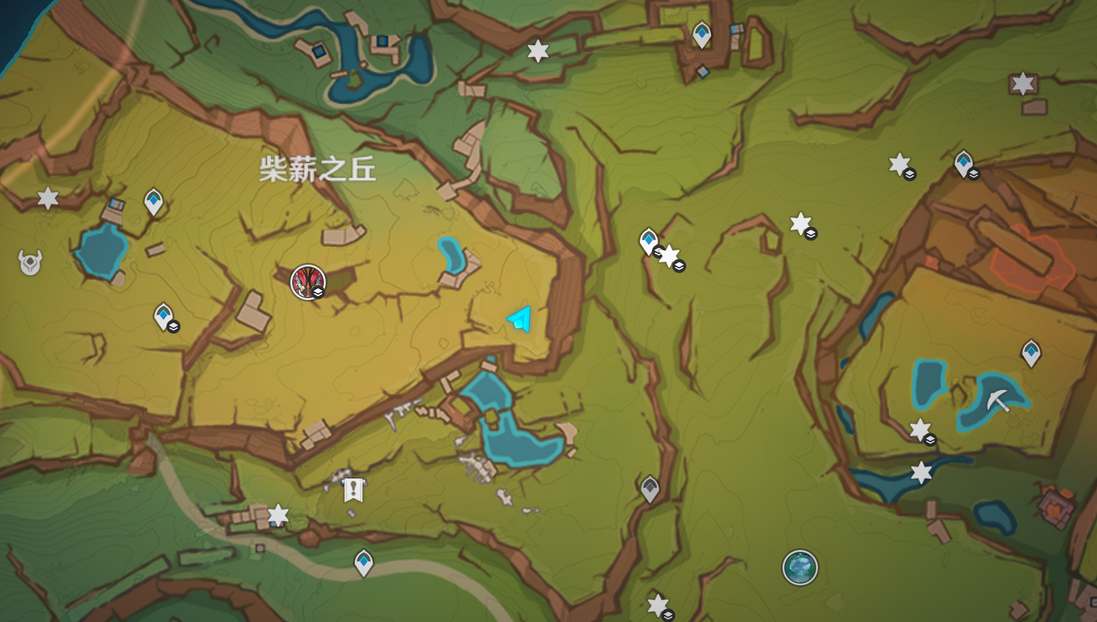
Task: Select the star marker beside the dirt road
Action: pyautogui.click(x=278, y=515)
